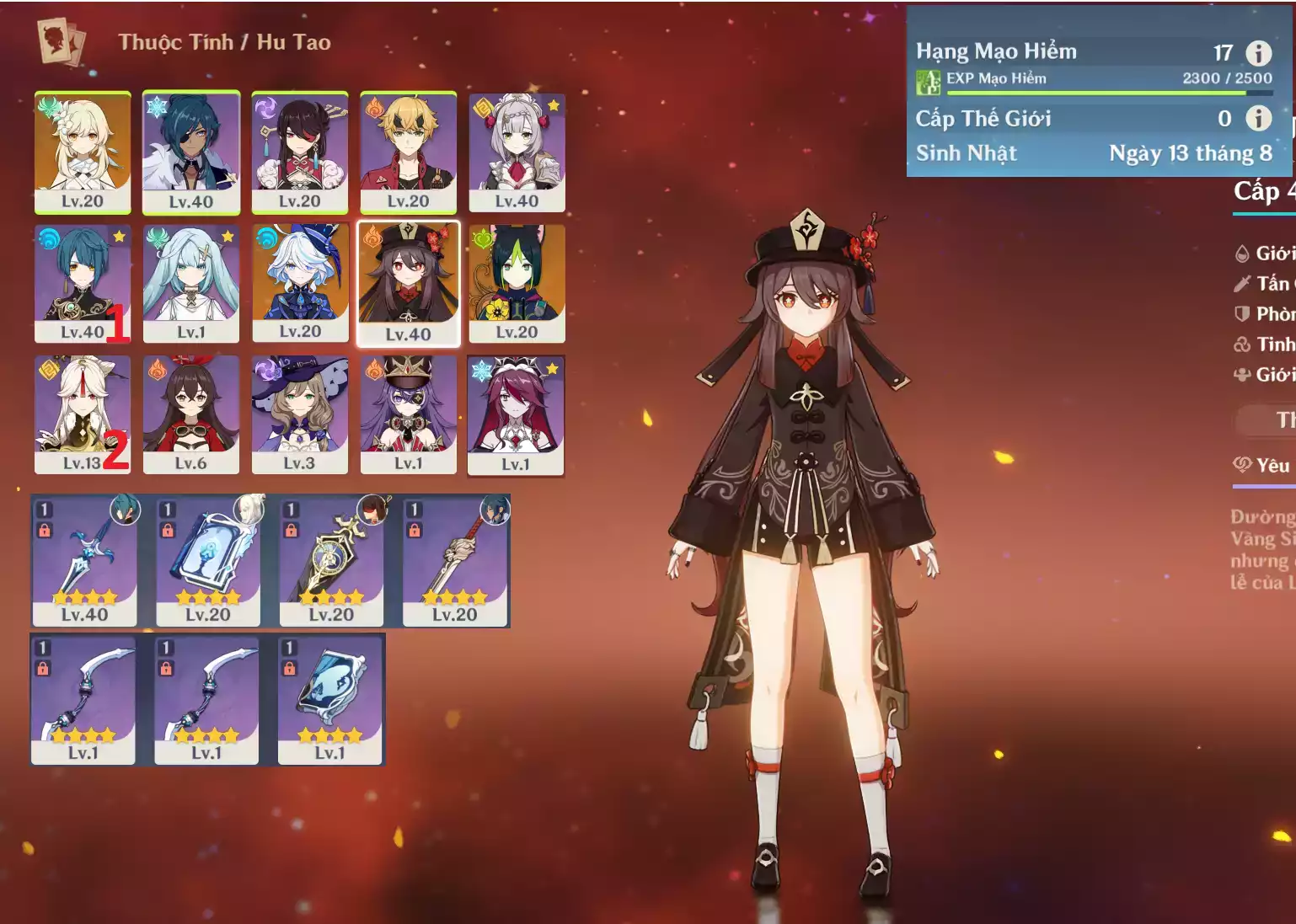Show info for Hạng Mạo Hiểm

1259,53
